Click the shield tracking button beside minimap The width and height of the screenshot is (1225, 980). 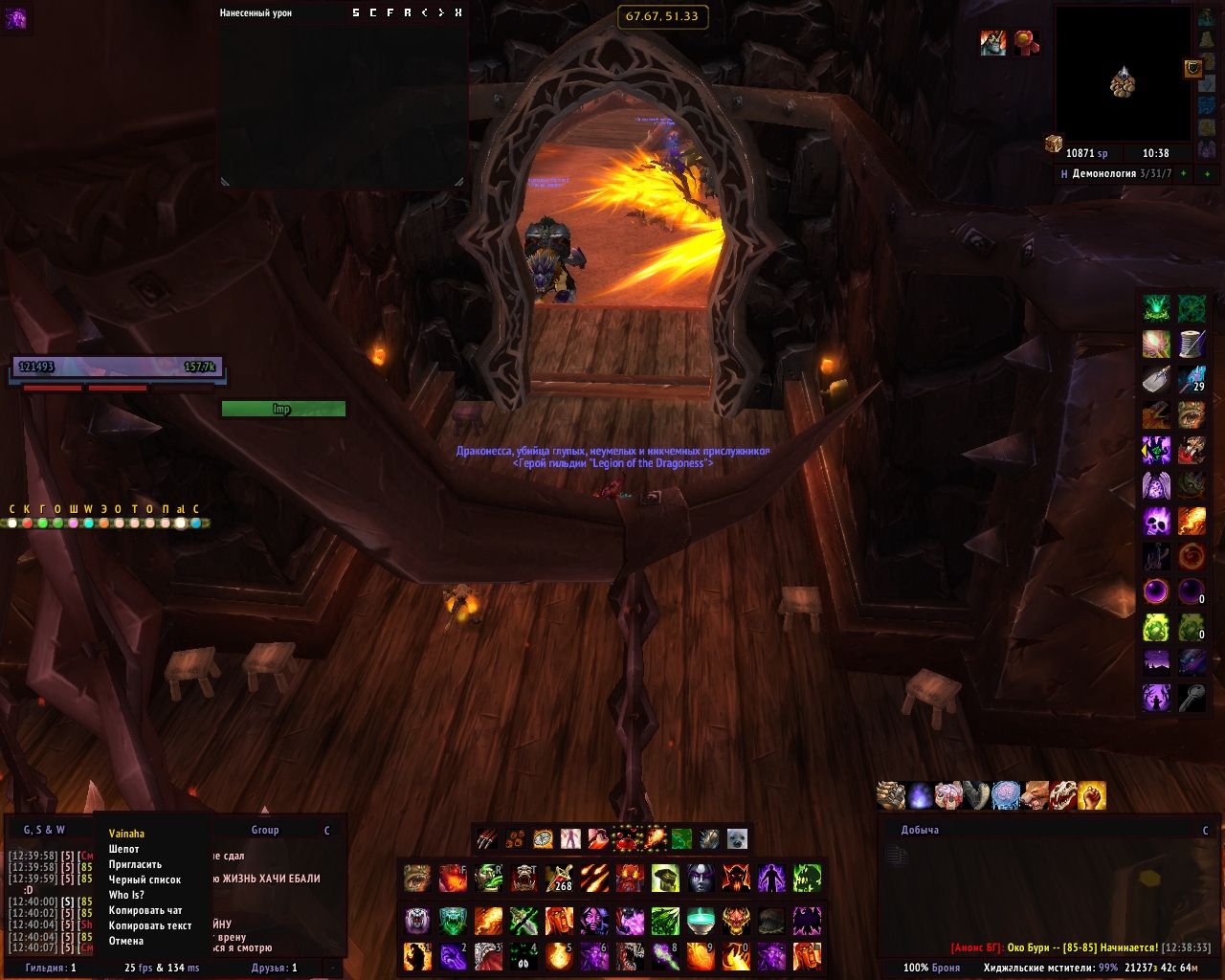coord(1193,69)
